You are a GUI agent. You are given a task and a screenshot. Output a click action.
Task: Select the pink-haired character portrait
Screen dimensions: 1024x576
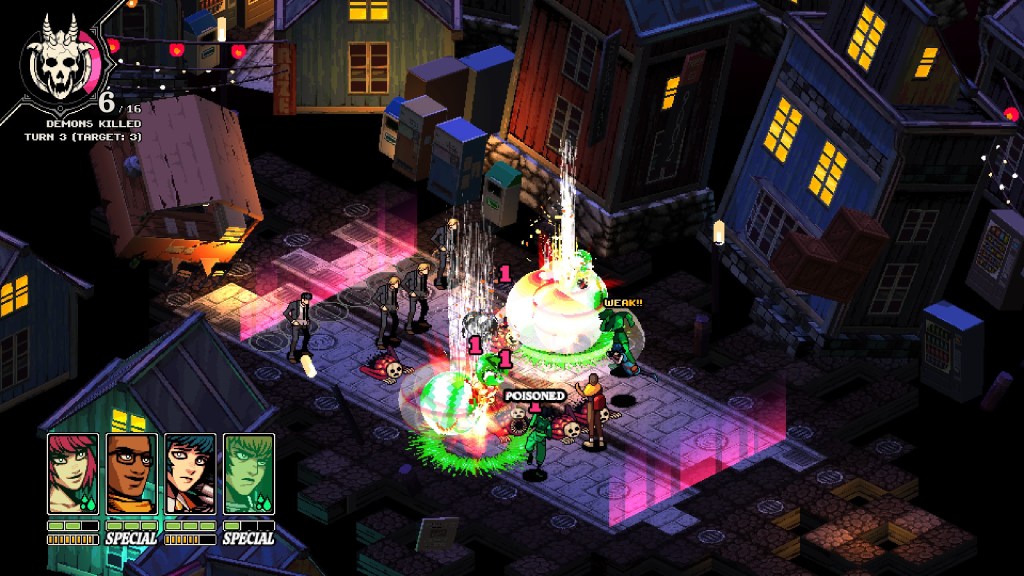point(73,473)
